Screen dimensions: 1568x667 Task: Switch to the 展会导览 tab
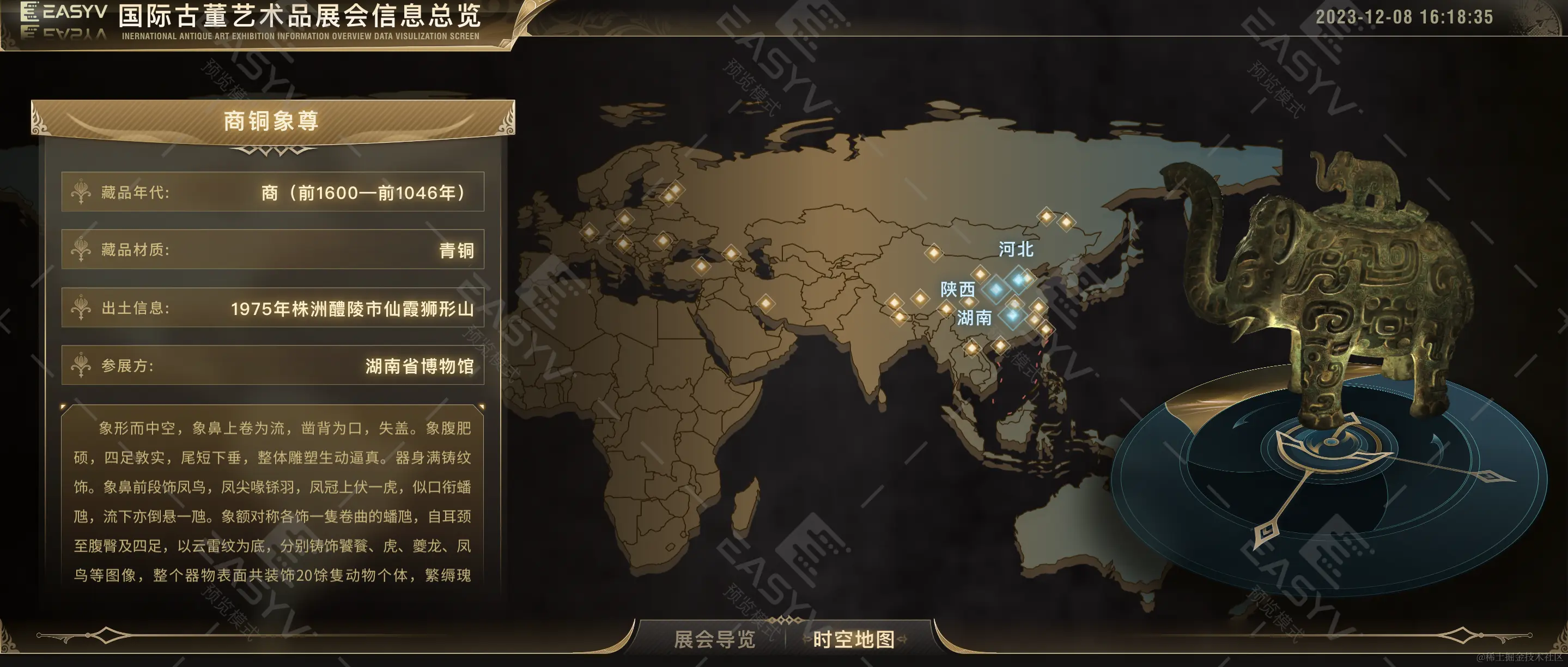[714, 639]
